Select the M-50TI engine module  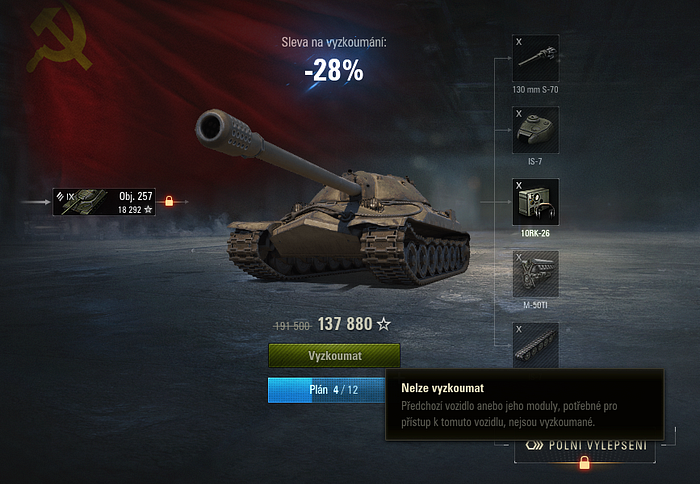click(x=535, y=273)
